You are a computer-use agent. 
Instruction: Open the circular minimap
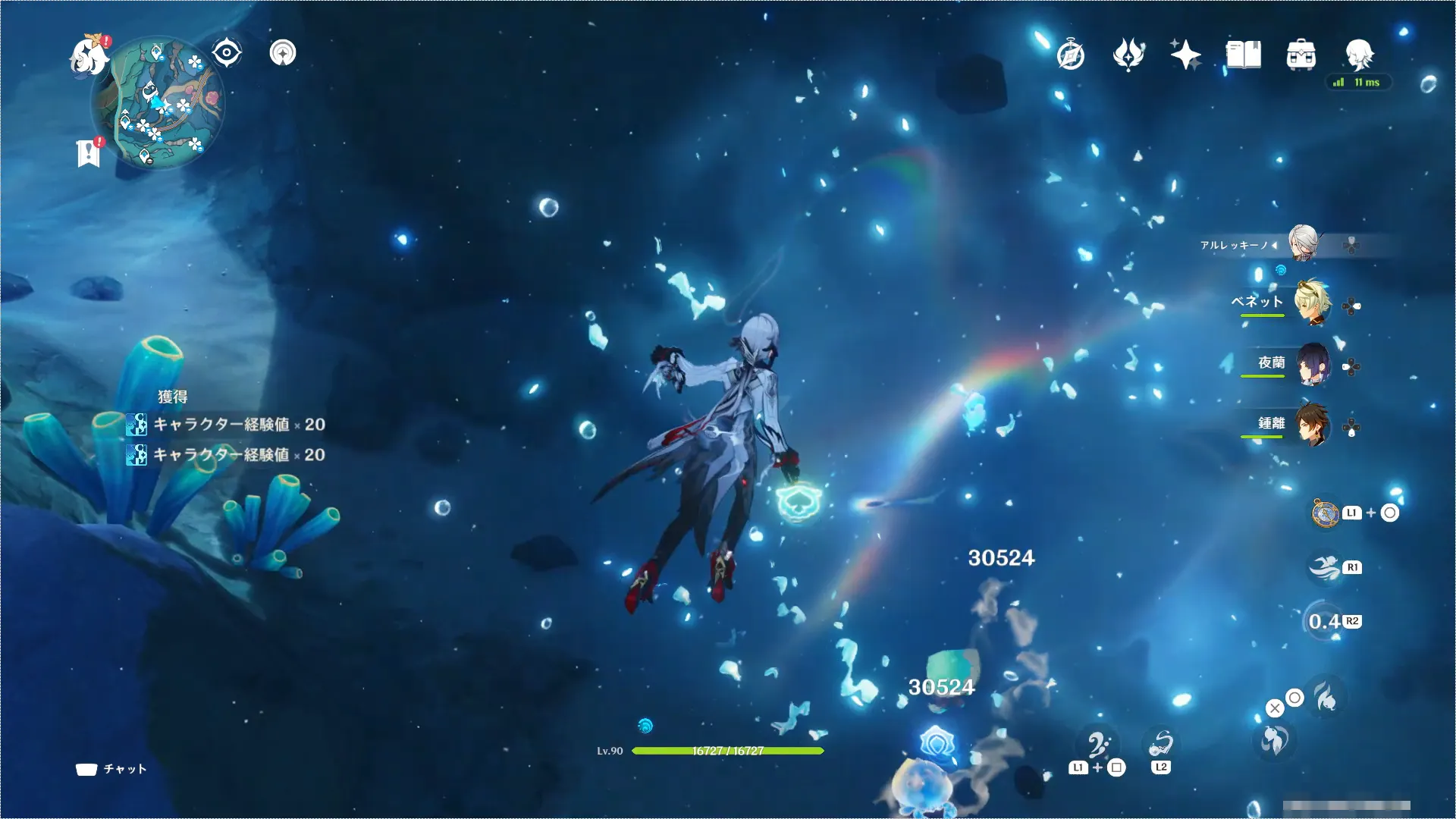[159, 102]
